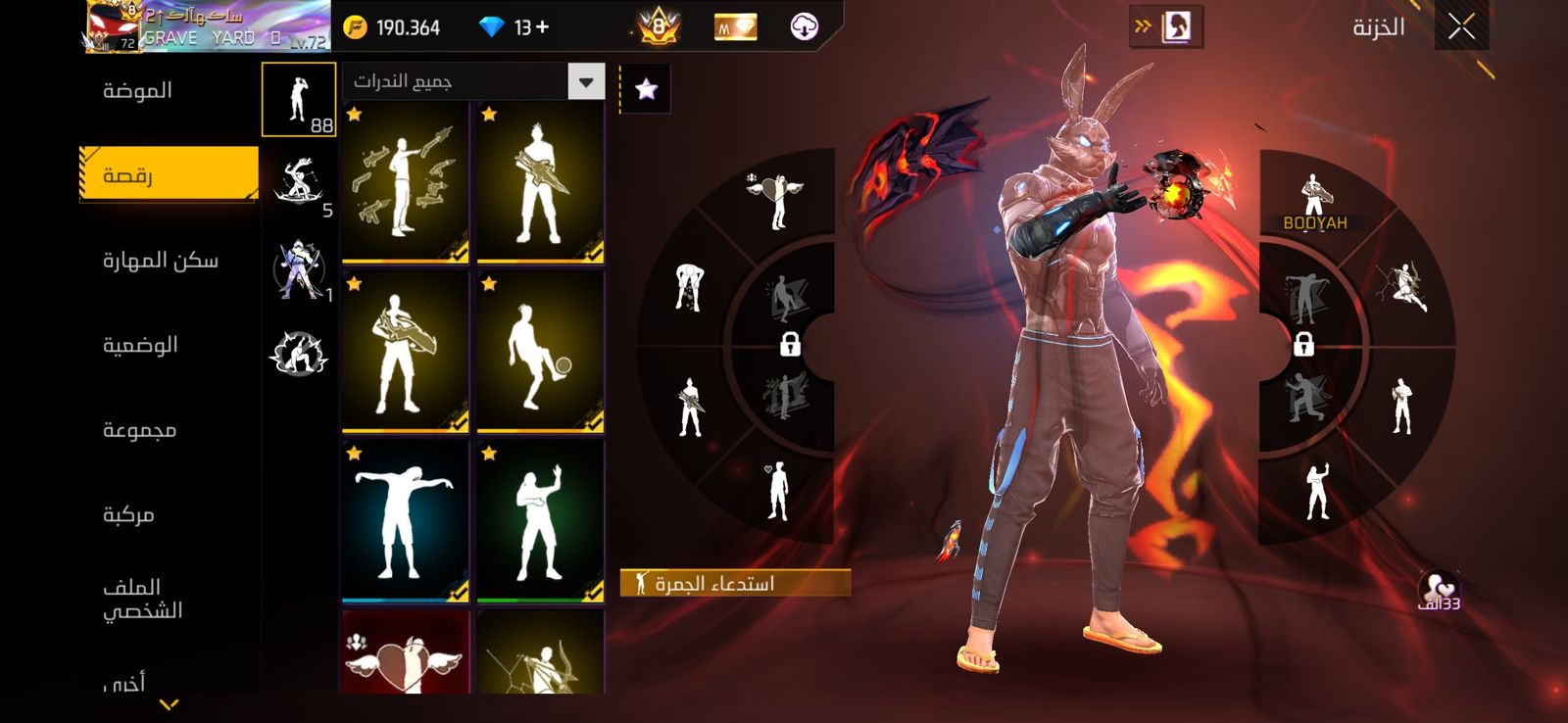Screen dimensions: 1568x723
Task: Select the winged heart emote wheel slot
Action: (x=777, y=199)
